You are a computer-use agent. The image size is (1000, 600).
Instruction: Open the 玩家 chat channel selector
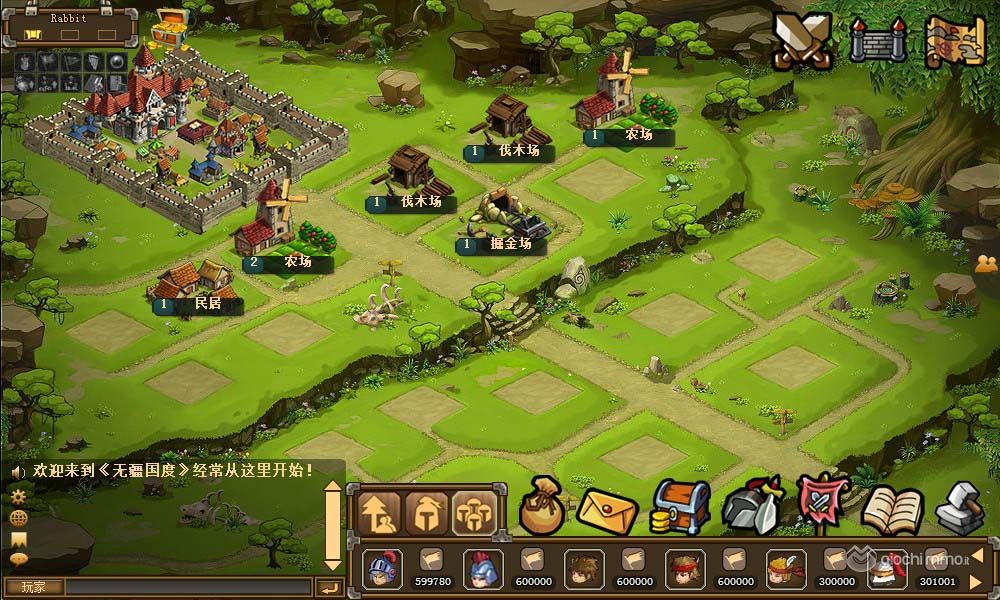click(32, 587)
